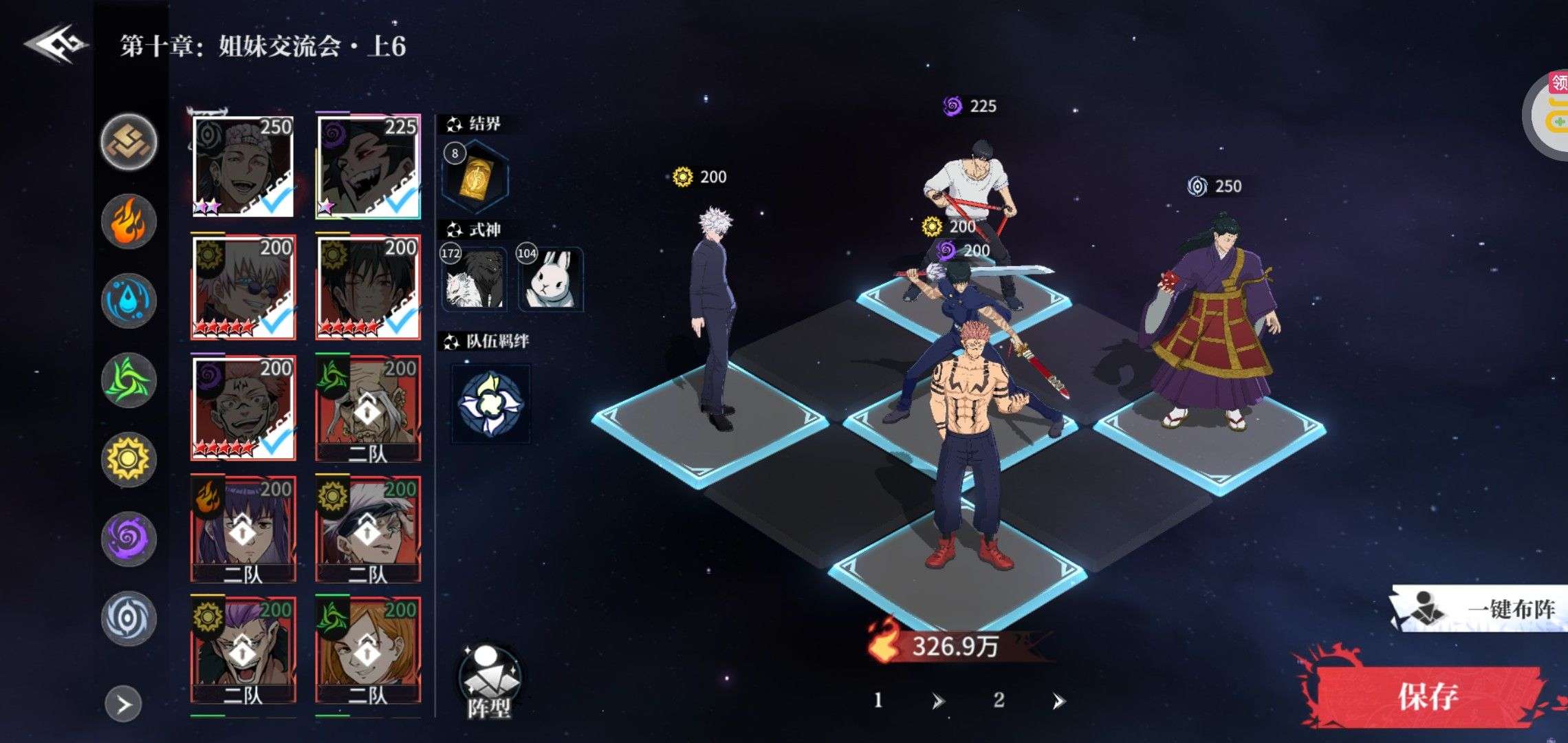Select the fire element filter
The image size is (1568, 743).
[129, 222]
